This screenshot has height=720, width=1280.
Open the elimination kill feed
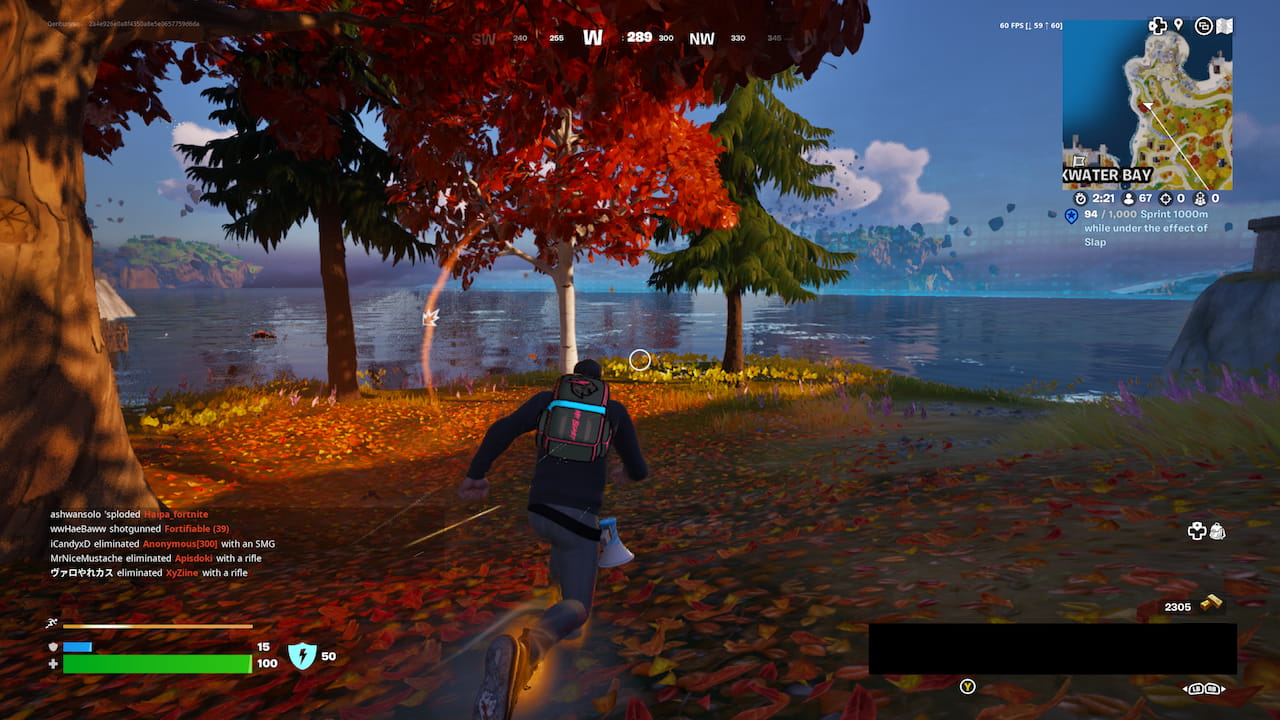160,543
